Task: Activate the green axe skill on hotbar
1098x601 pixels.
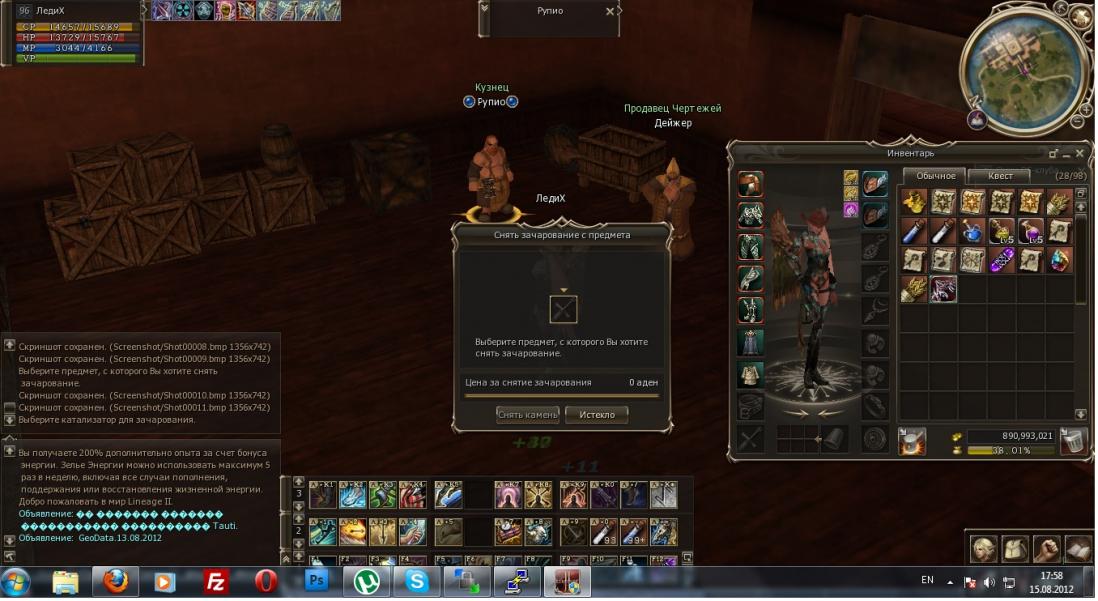Action: click(382, 494)
